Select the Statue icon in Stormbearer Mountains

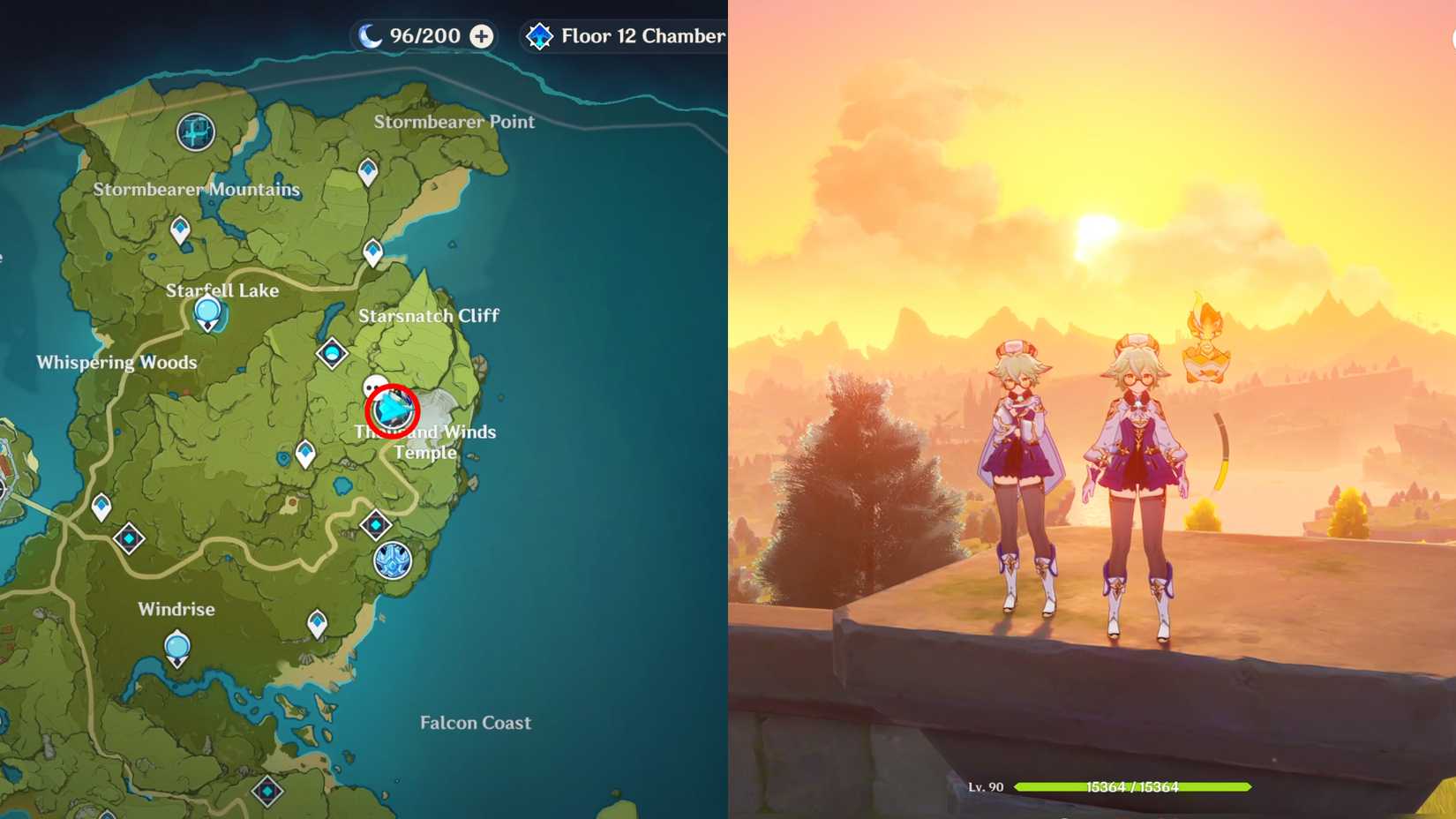[x=196, y=131]
